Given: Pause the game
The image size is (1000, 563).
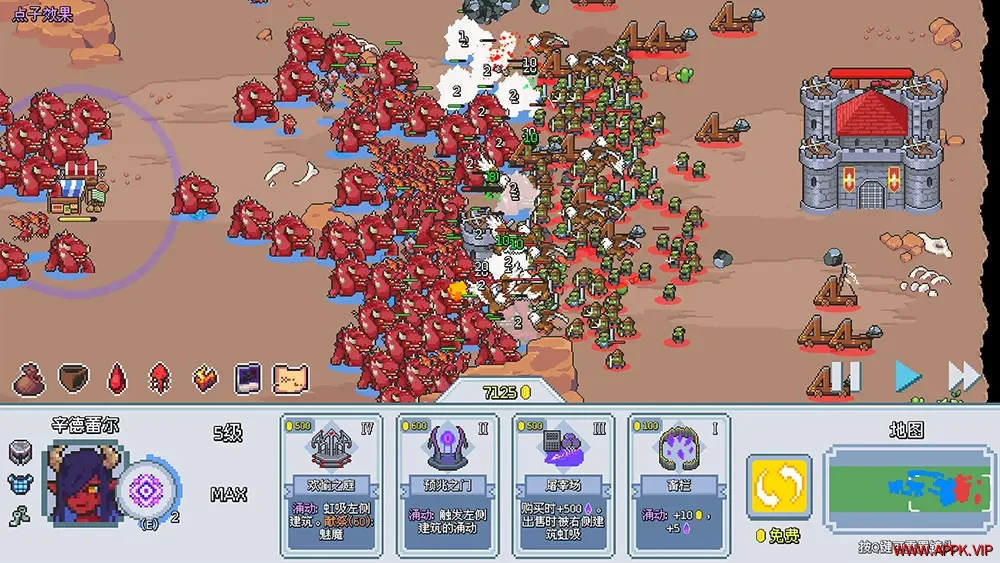Looking at the screenshot, I should (846, 377).
